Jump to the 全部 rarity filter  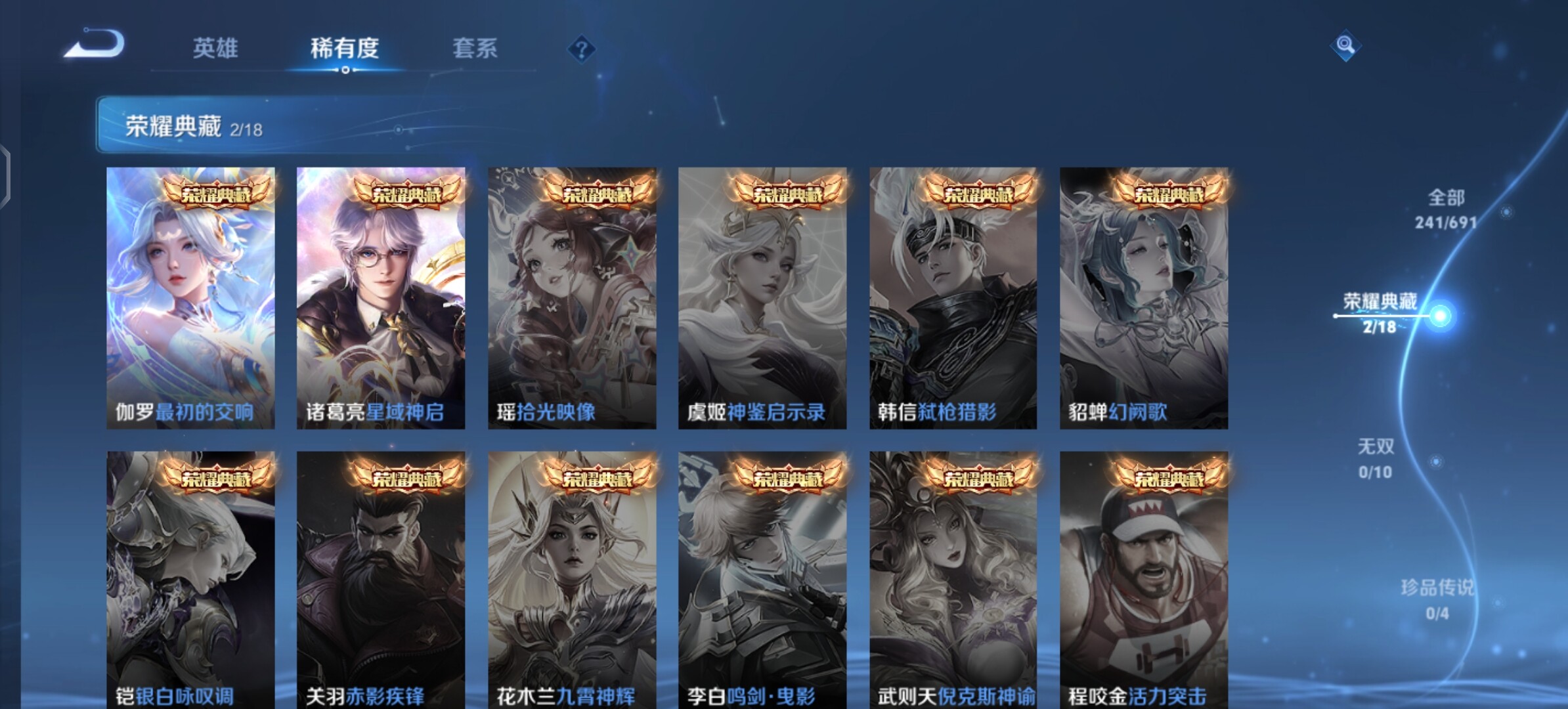coord(1446,209)
